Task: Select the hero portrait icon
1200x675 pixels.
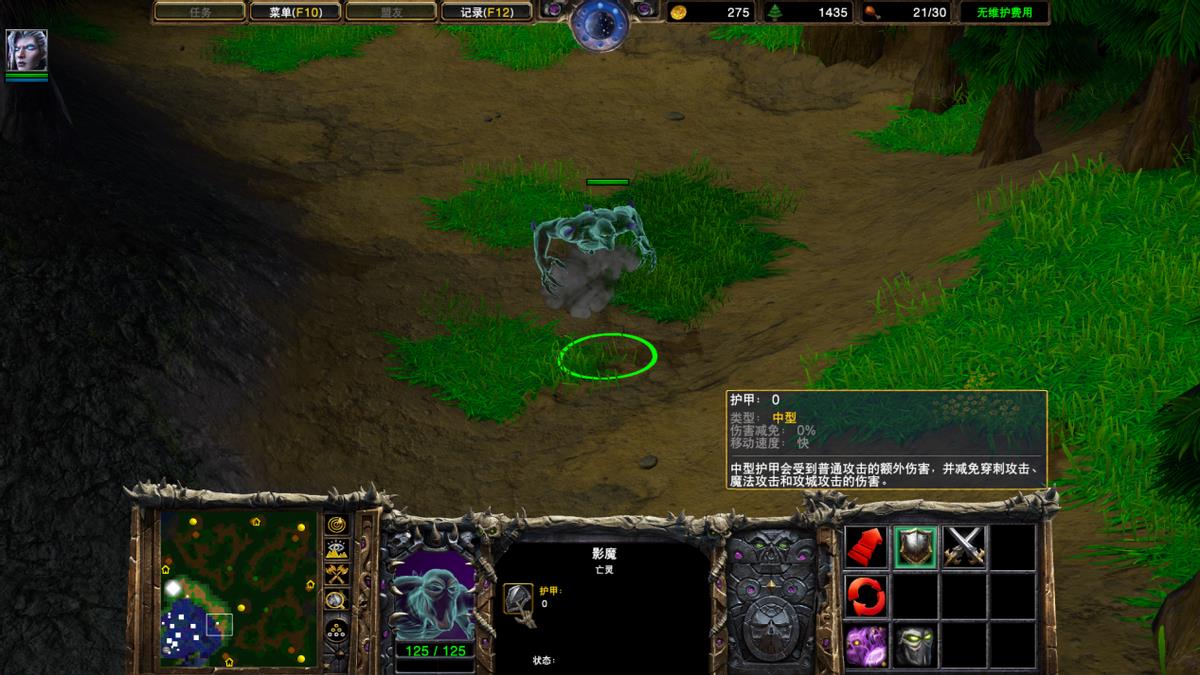Action: [x=26, y=49]
